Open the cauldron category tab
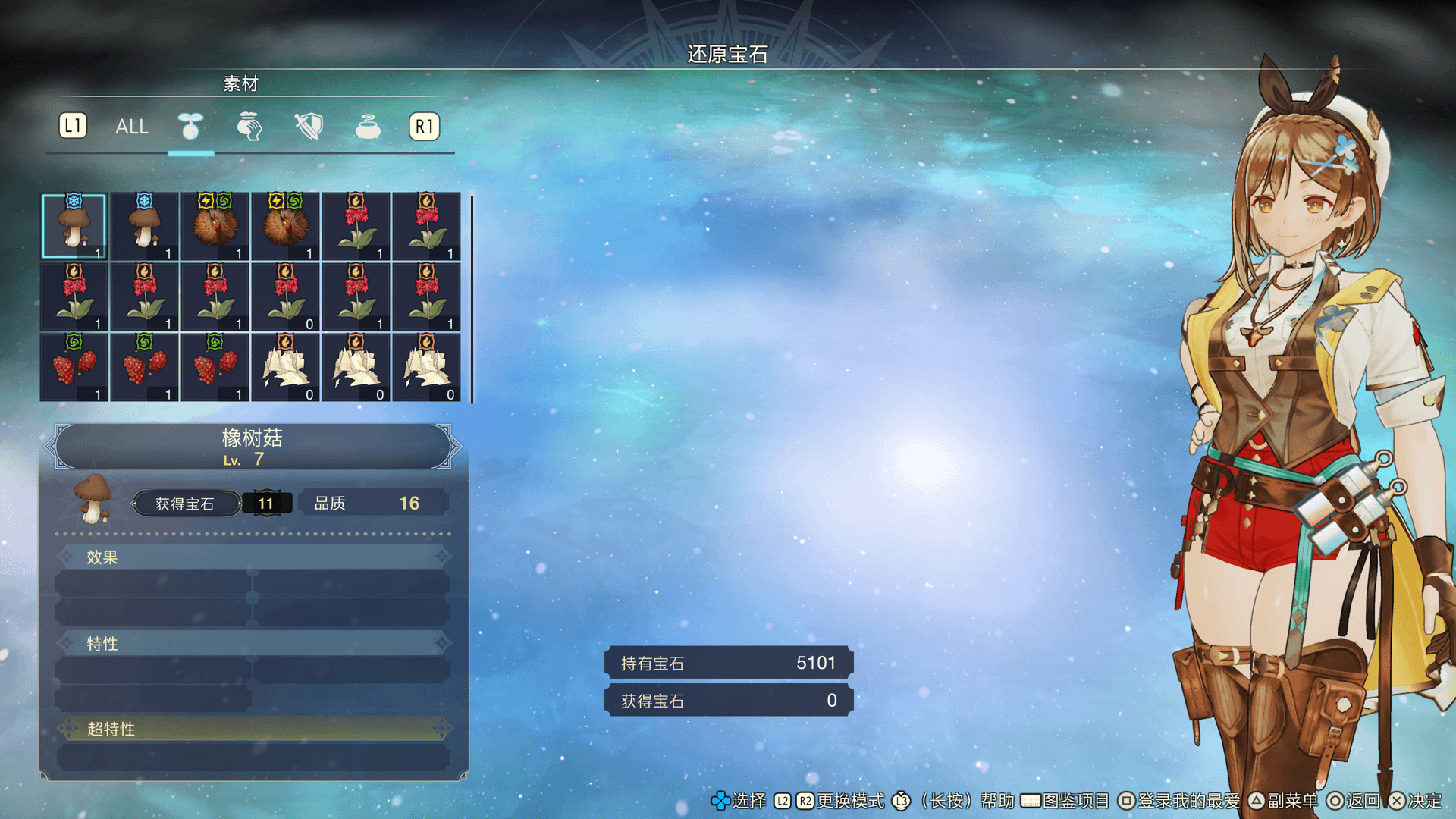1456x819 pixels. (368, 127)
